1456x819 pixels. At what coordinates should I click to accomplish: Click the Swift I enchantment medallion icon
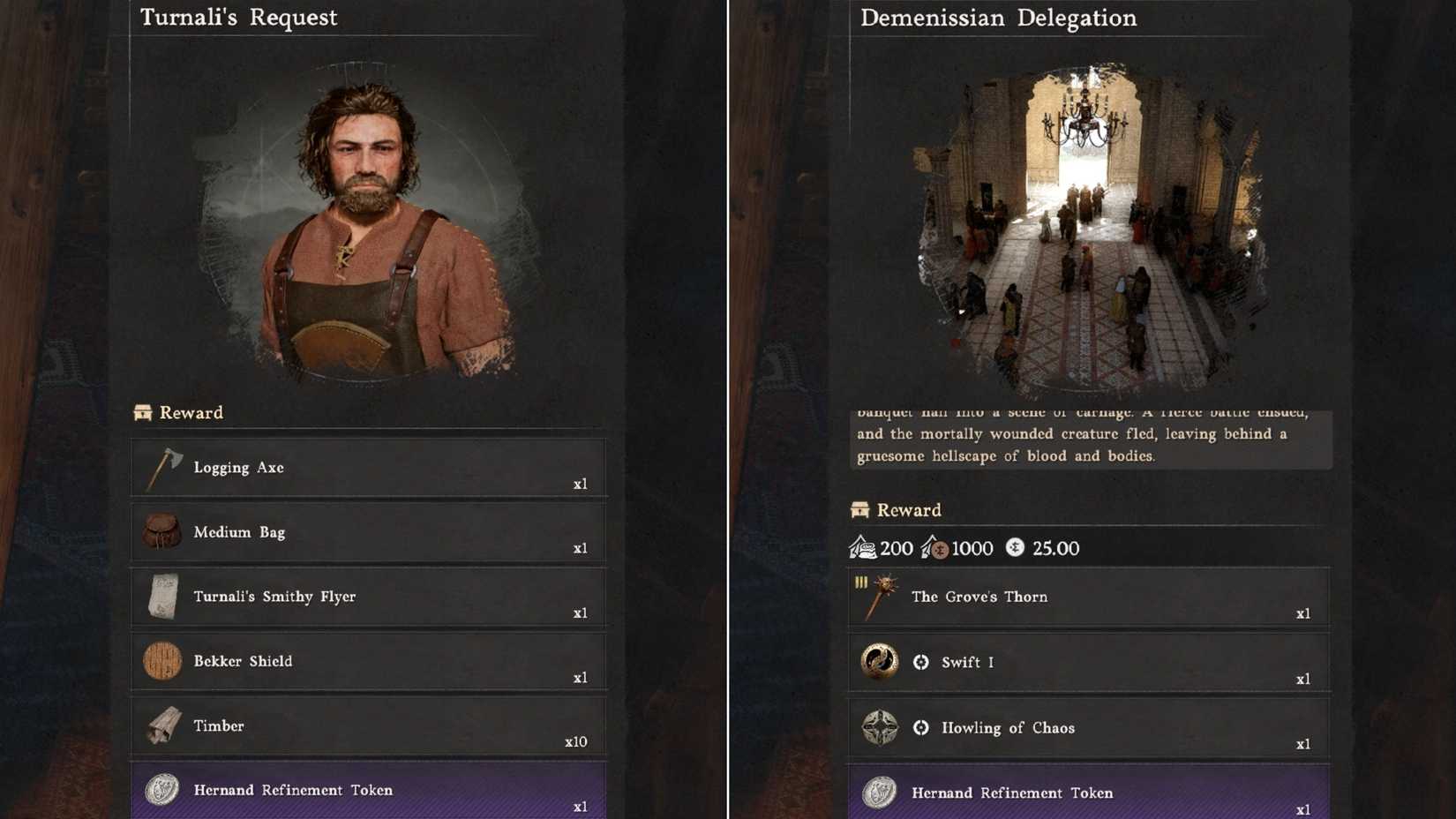[880, 662]
